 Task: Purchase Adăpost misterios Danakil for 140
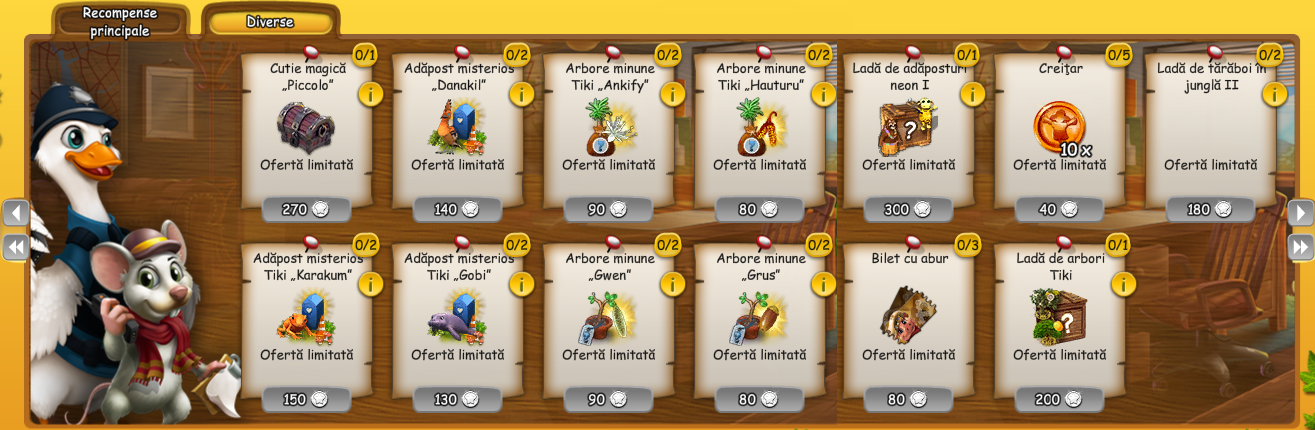click(458, 209)
